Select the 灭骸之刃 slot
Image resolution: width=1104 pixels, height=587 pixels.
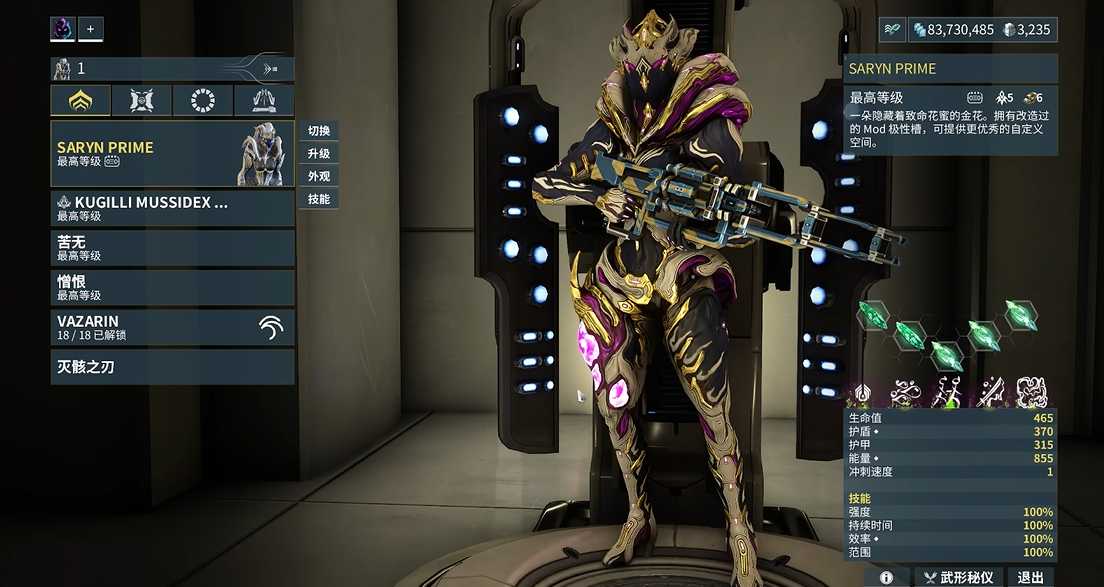coord(172,367)
